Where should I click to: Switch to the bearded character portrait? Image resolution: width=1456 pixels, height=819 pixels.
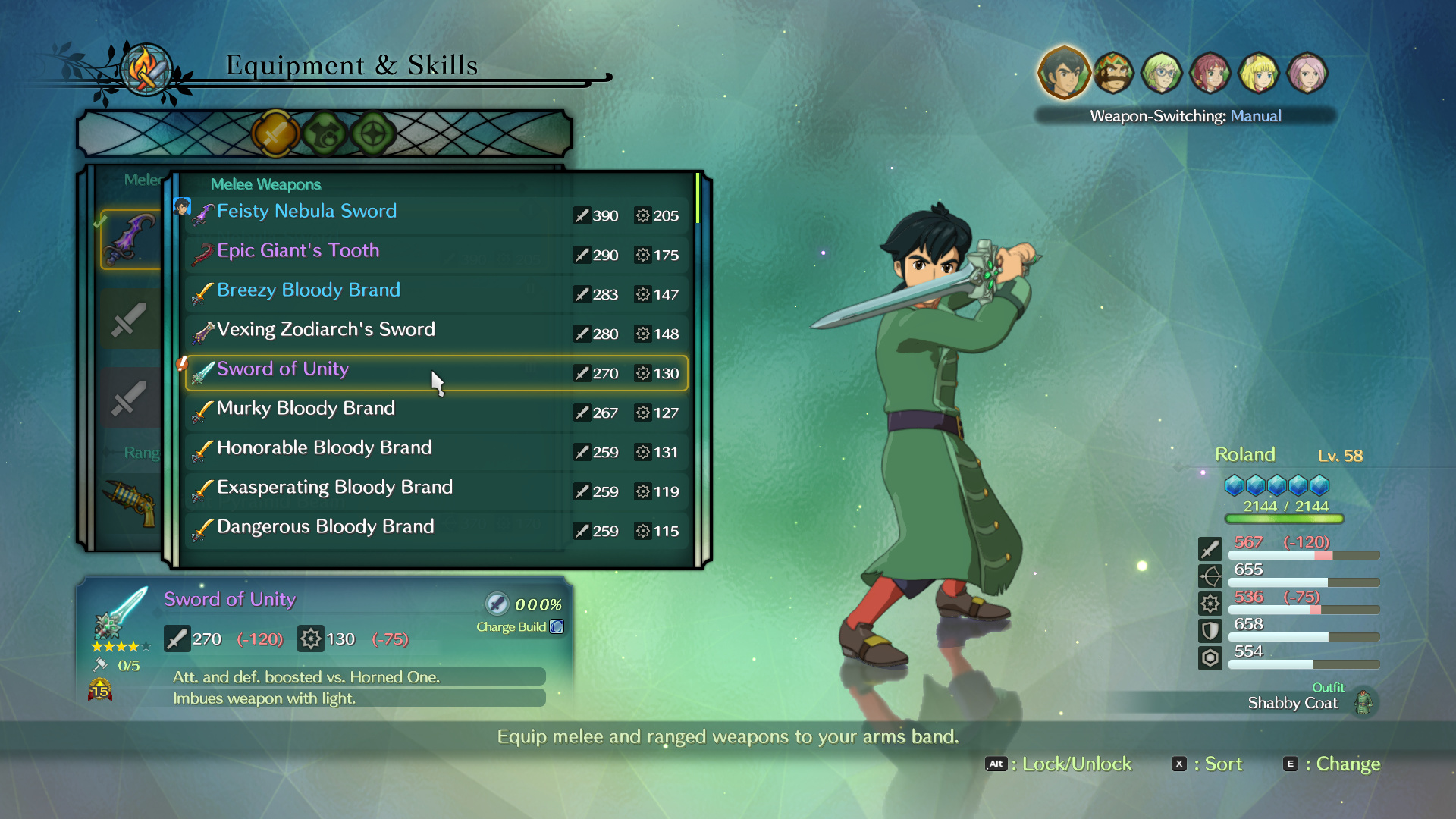(x=1112, y=73)
